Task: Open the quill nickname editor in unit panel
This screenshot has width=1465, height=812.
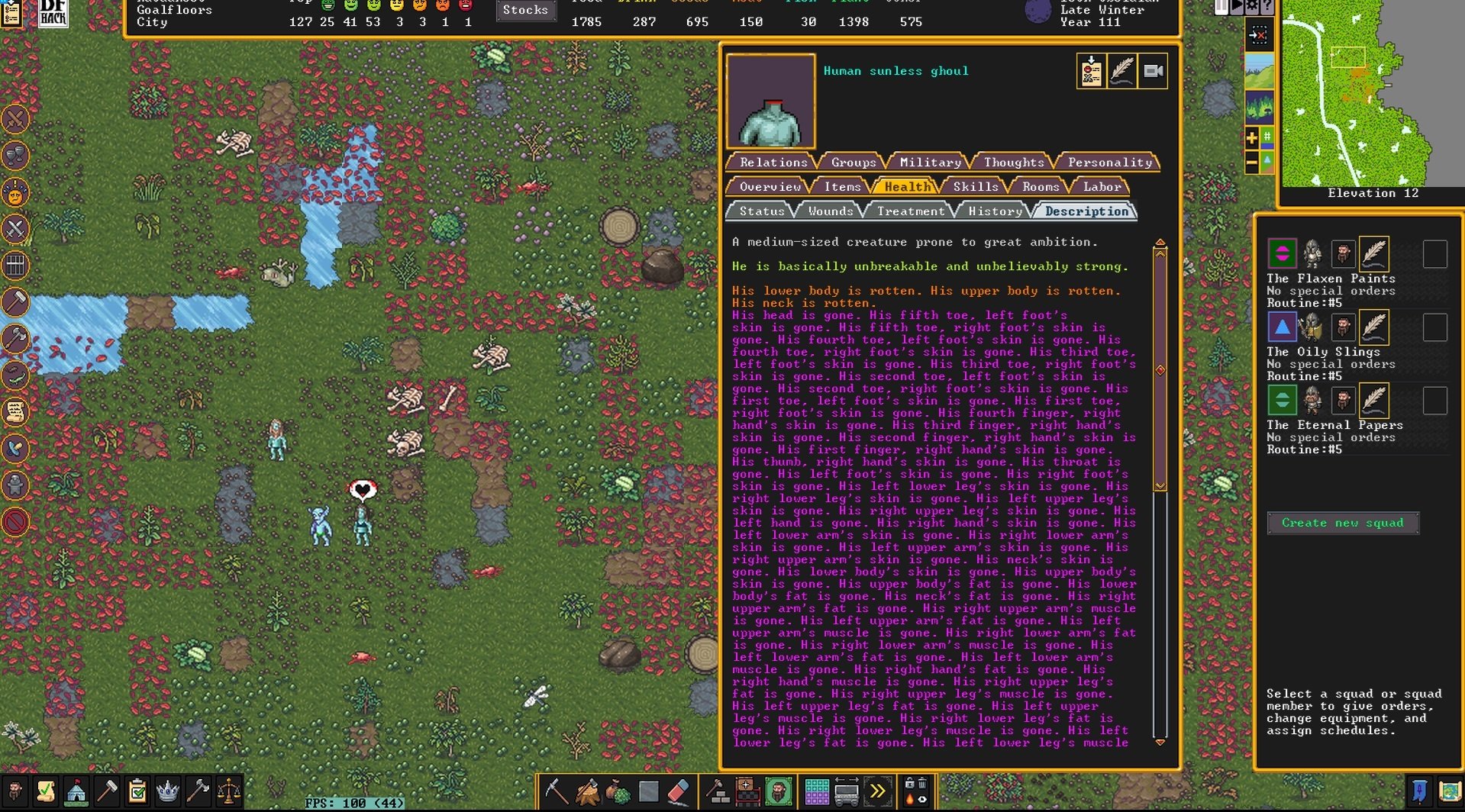Action: coord(1121,71)
